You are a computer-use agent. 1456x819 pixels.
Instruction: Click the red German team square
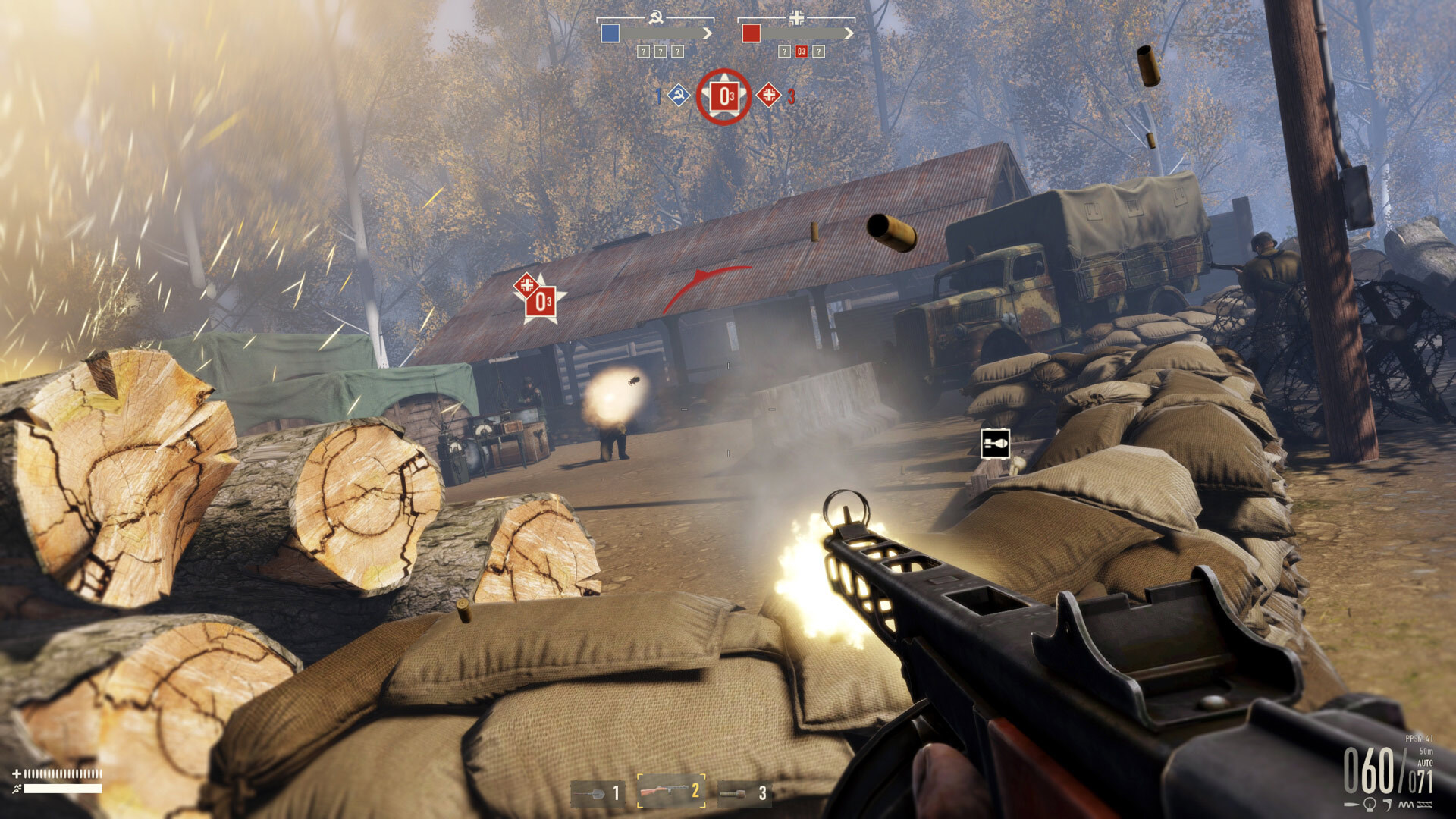pos(751,33)
